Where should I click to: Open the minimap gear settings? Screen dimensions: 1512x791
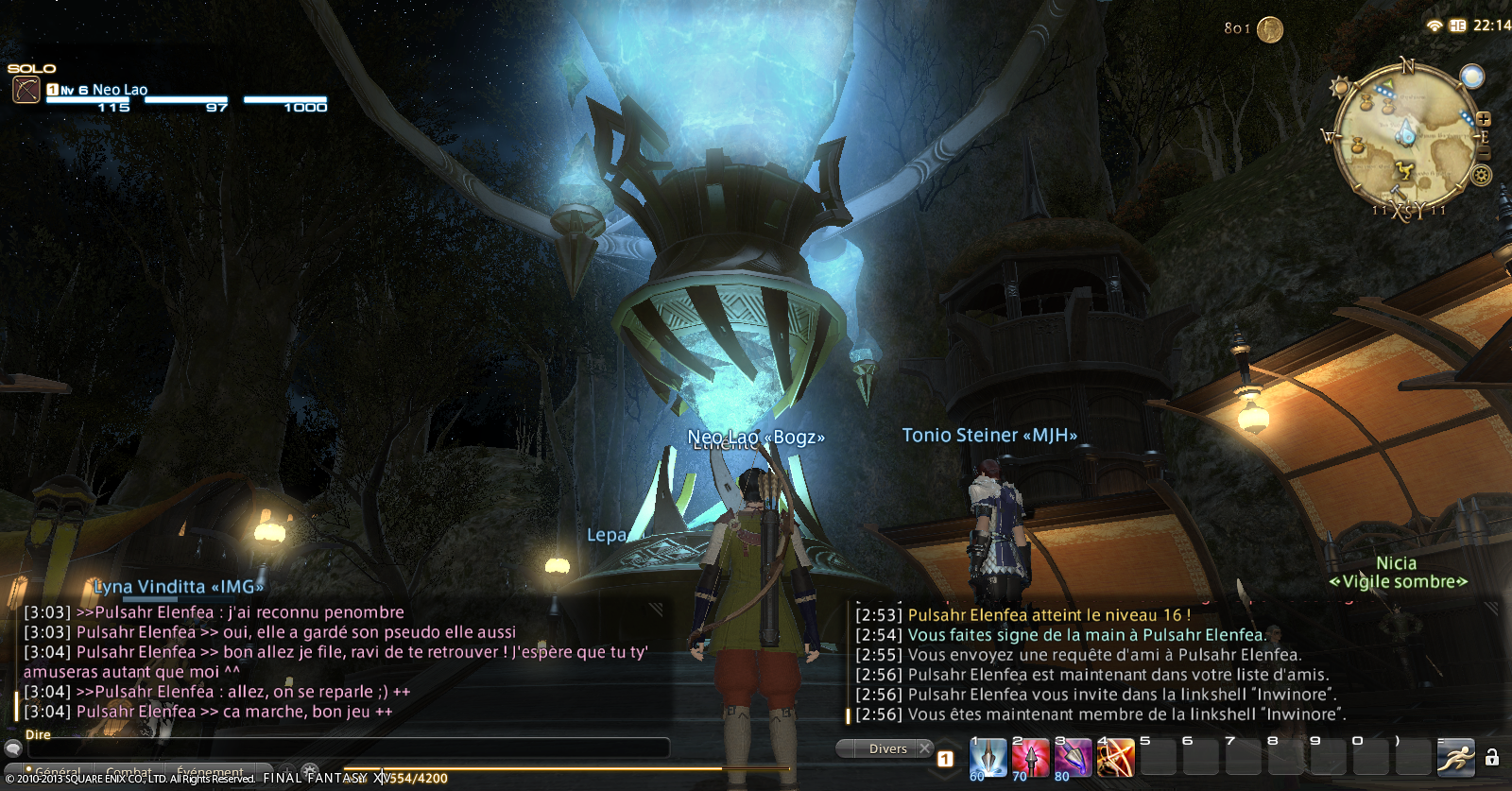[1481, 175]
